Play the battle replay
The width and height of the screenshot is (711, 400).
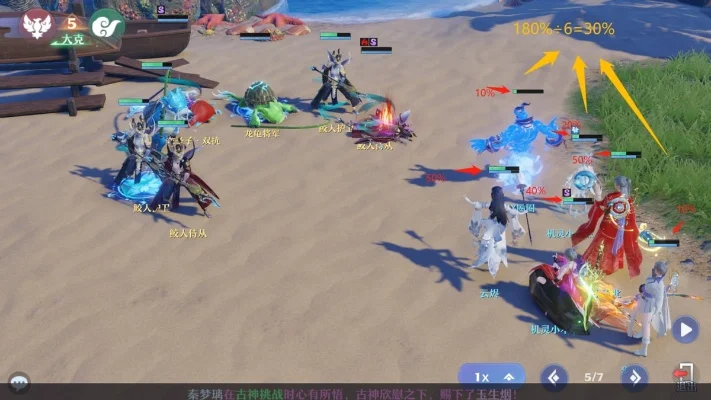(684, 329)
